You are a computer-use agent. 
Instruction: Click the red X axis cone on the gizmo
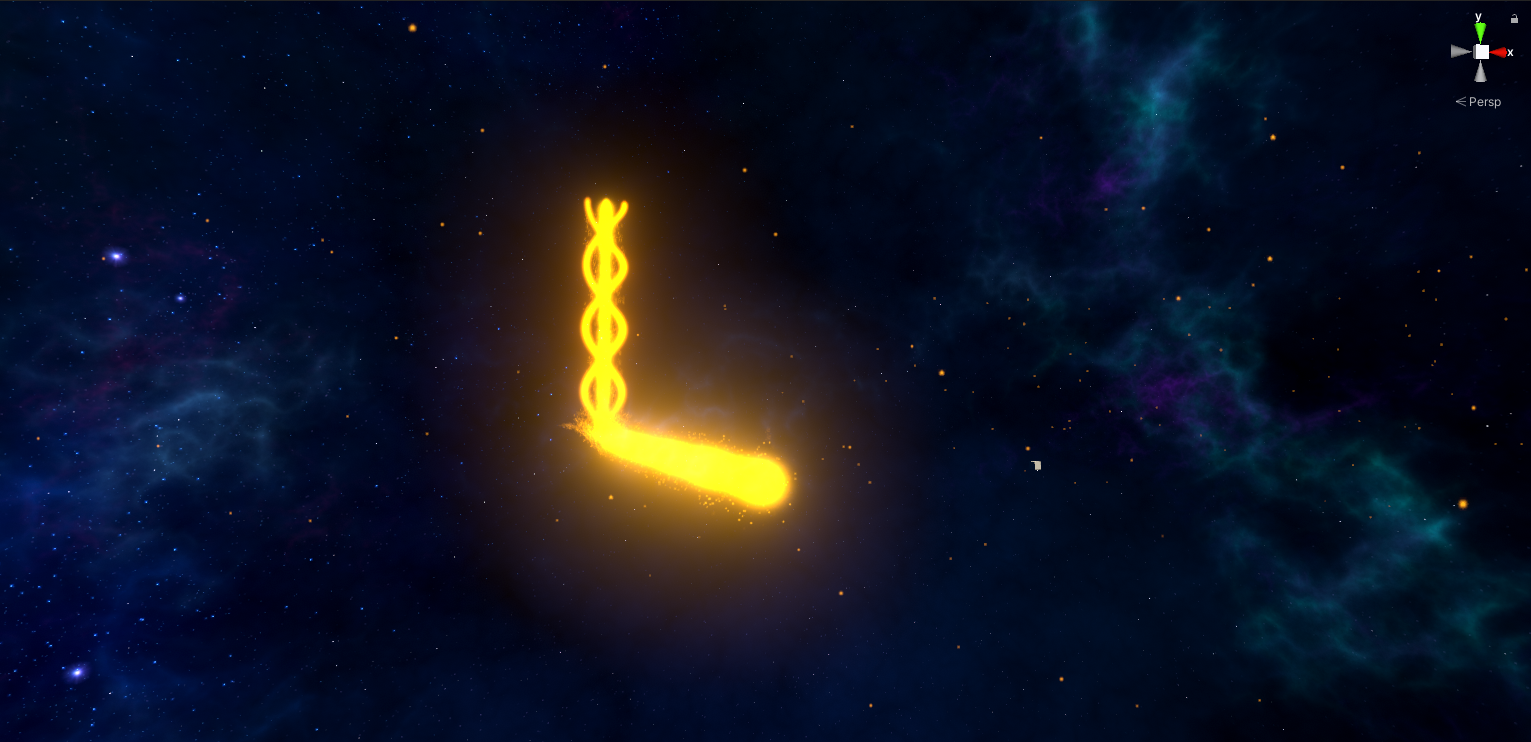(1498, 51)
